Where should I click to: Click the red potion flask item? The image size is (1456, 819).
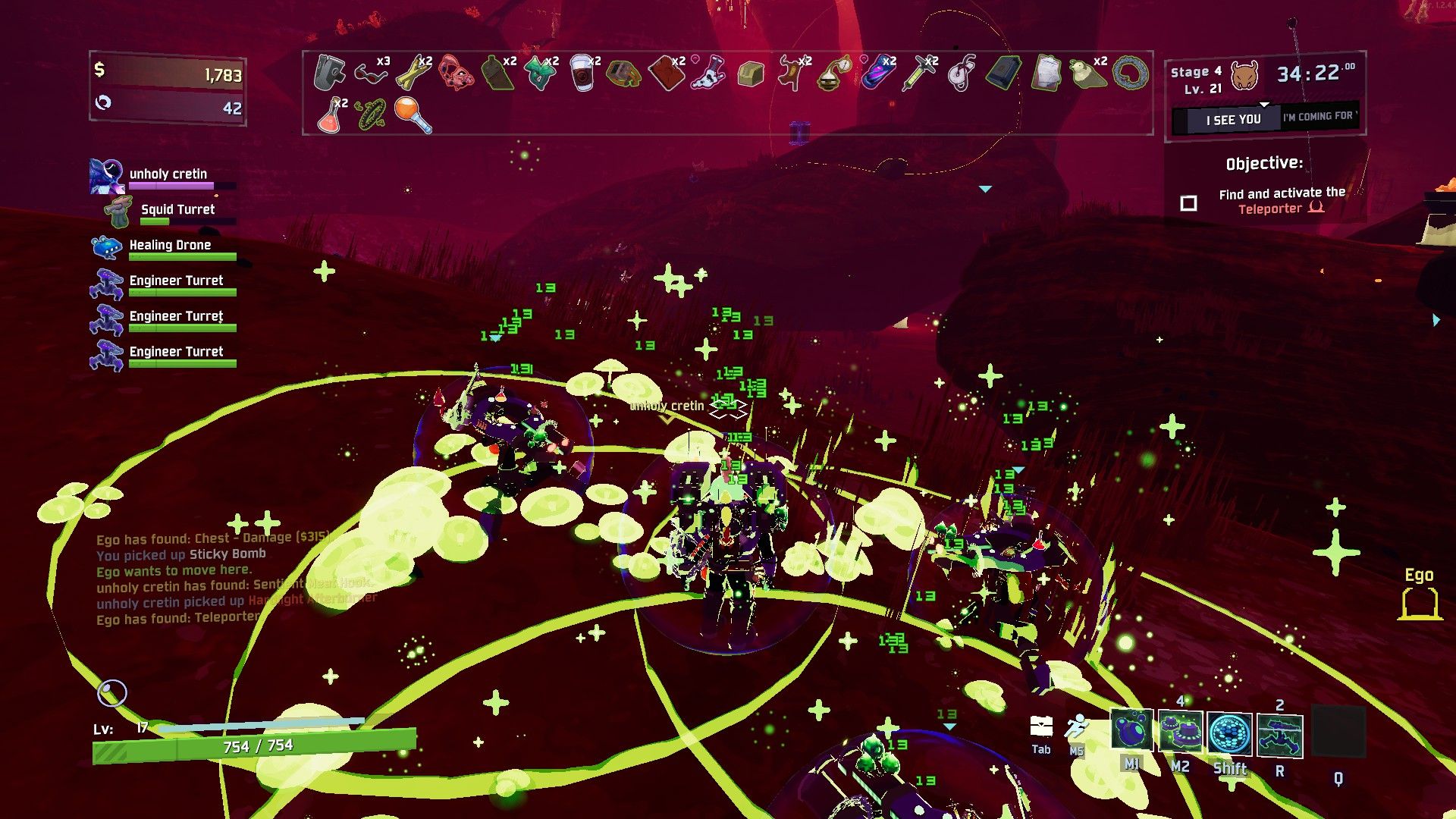tap(331, 115)
